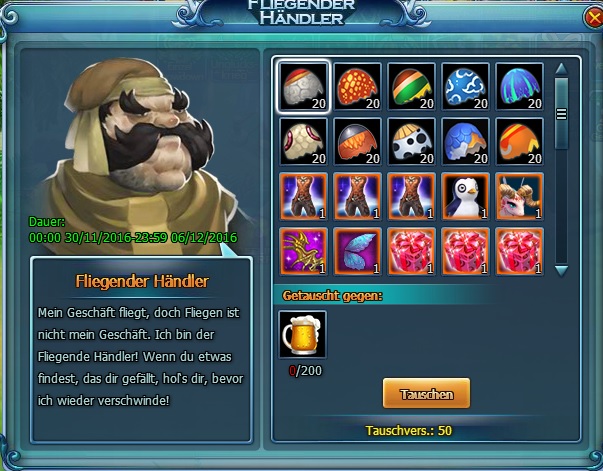
Task: Select the orange egg with yellow band
Action: click(519, 142)
